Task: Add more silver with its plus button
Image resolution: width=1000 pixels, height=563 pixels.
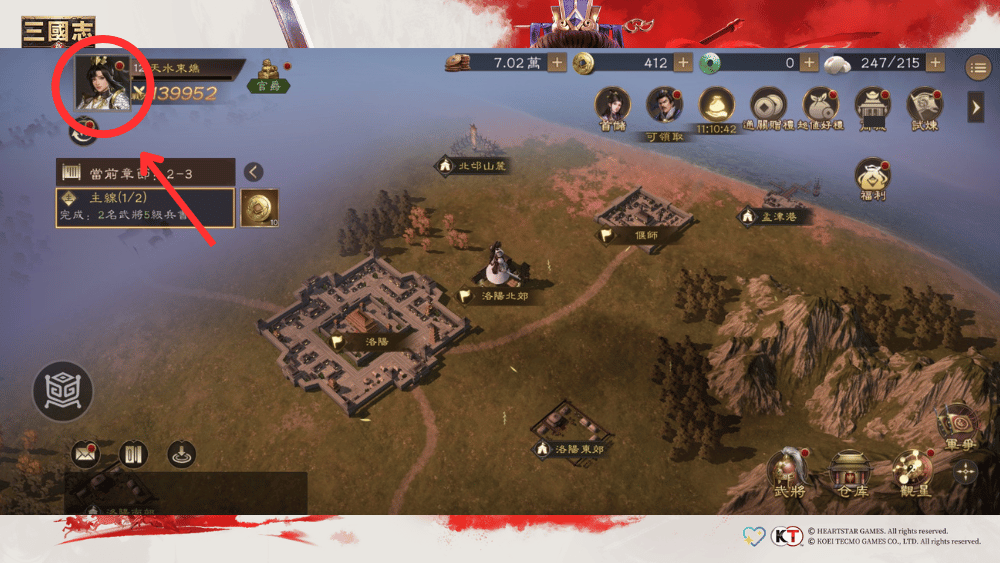Action: click(x=557, y=63)
